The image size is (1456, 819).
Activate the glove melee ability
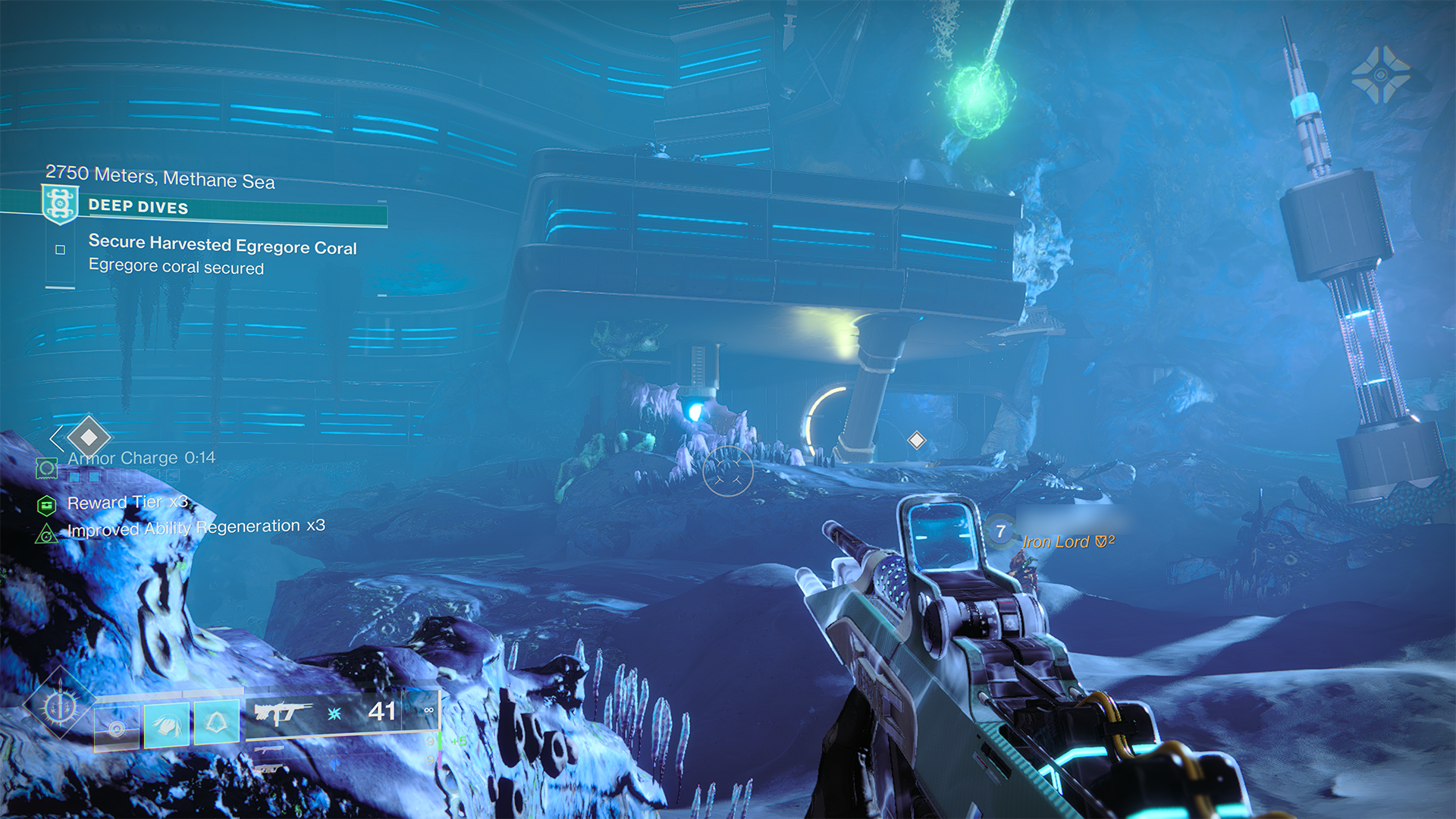(x=166, y=725)
